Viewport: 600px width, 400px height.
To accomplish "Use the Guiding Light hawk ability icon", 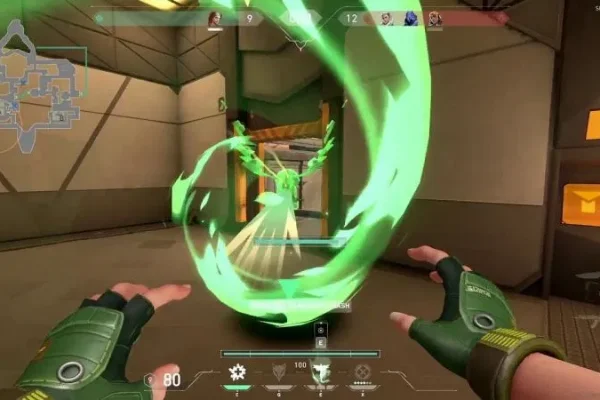I will (321, 372).
